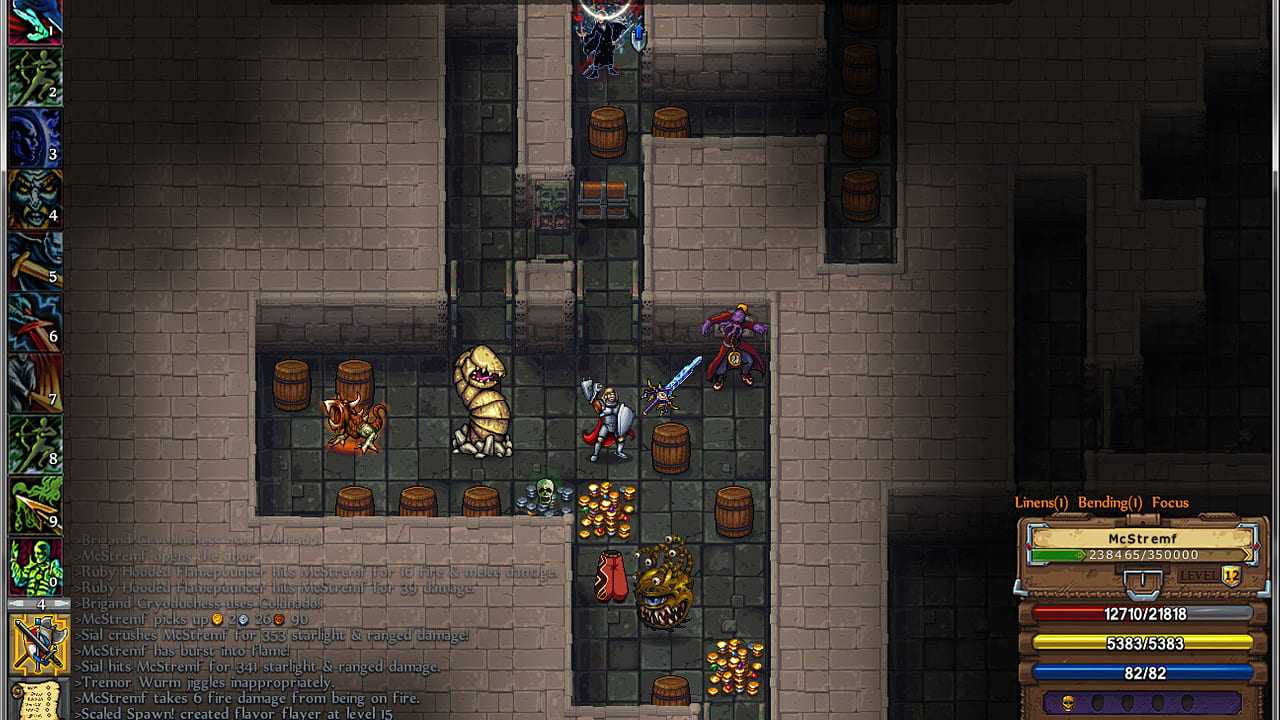Screen dimensions: 1280x720
Task: Activate the snarling yellow-eyed face skill
Action: pyautogui.click(x=35, y=199)
